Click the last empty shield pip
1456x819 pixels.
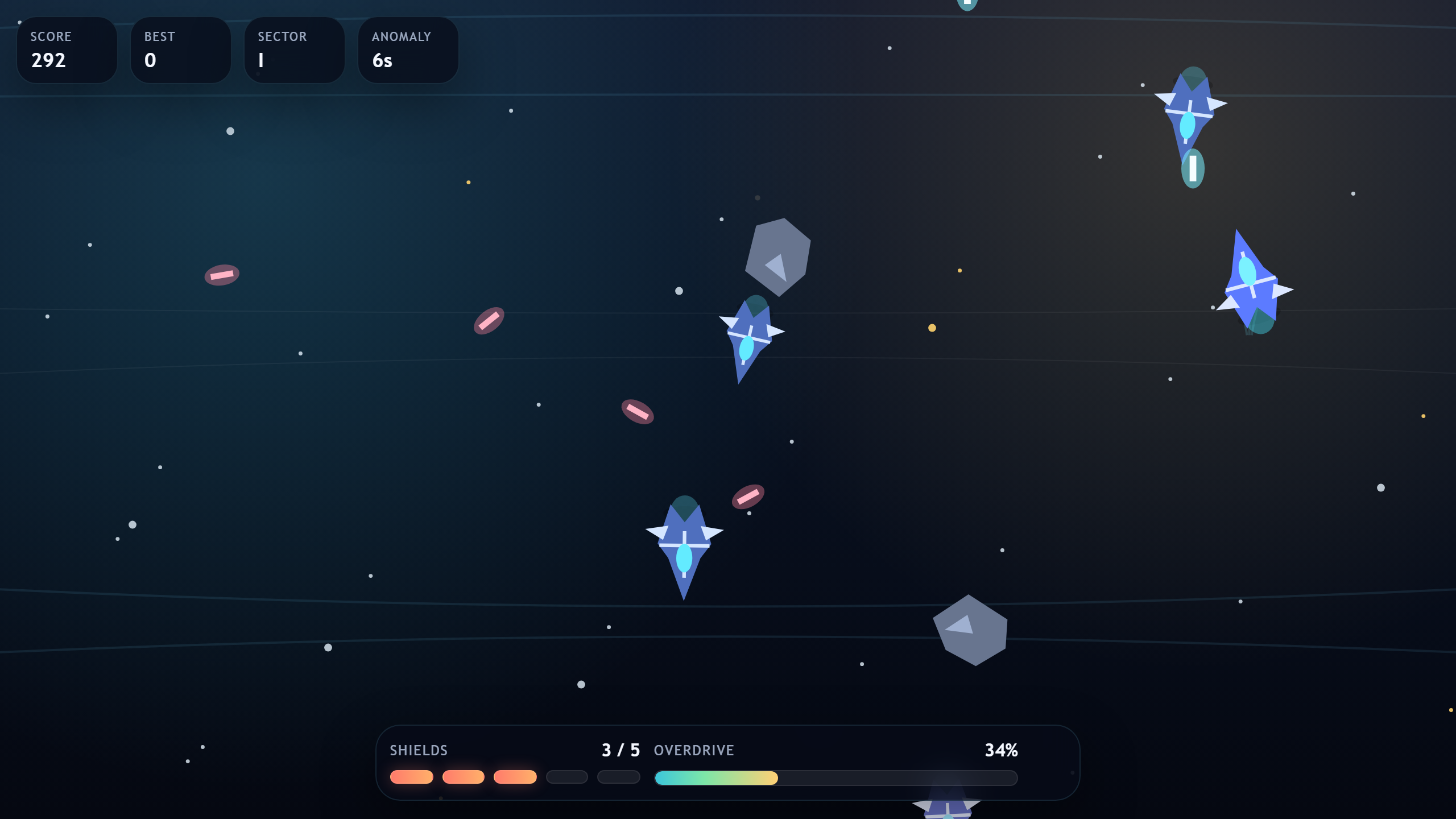(x=618, y=777)
